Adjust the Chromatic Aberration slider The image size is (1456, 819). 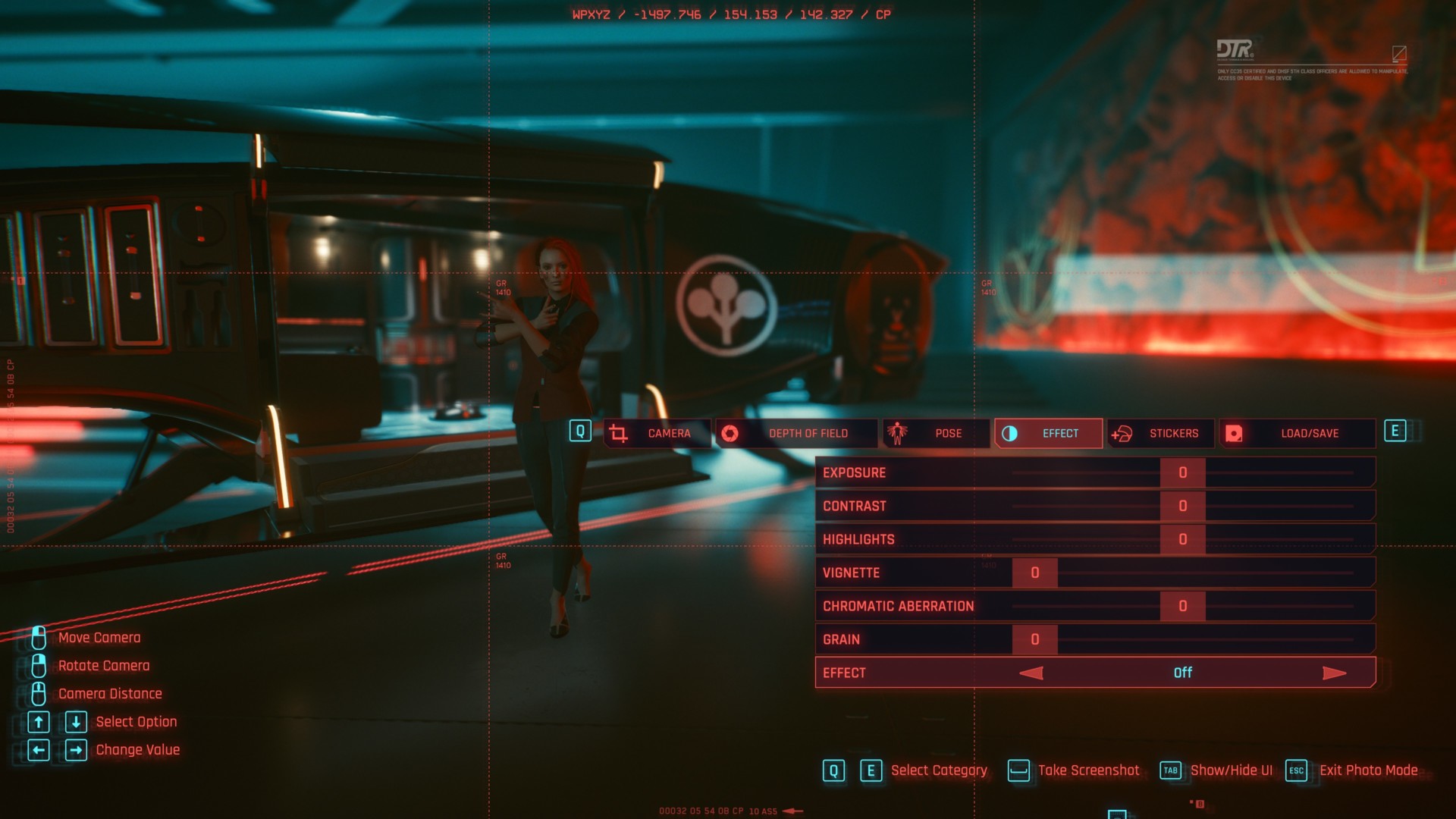pos(1182,606)
